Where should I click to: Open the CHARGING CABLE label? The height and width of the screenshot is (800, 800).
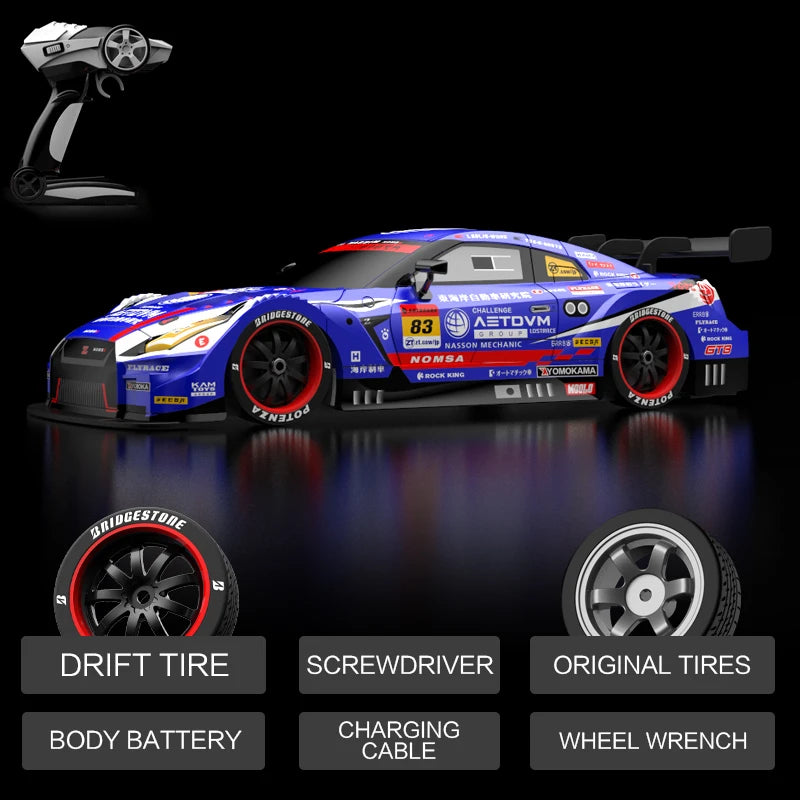(x=399, y=741)
